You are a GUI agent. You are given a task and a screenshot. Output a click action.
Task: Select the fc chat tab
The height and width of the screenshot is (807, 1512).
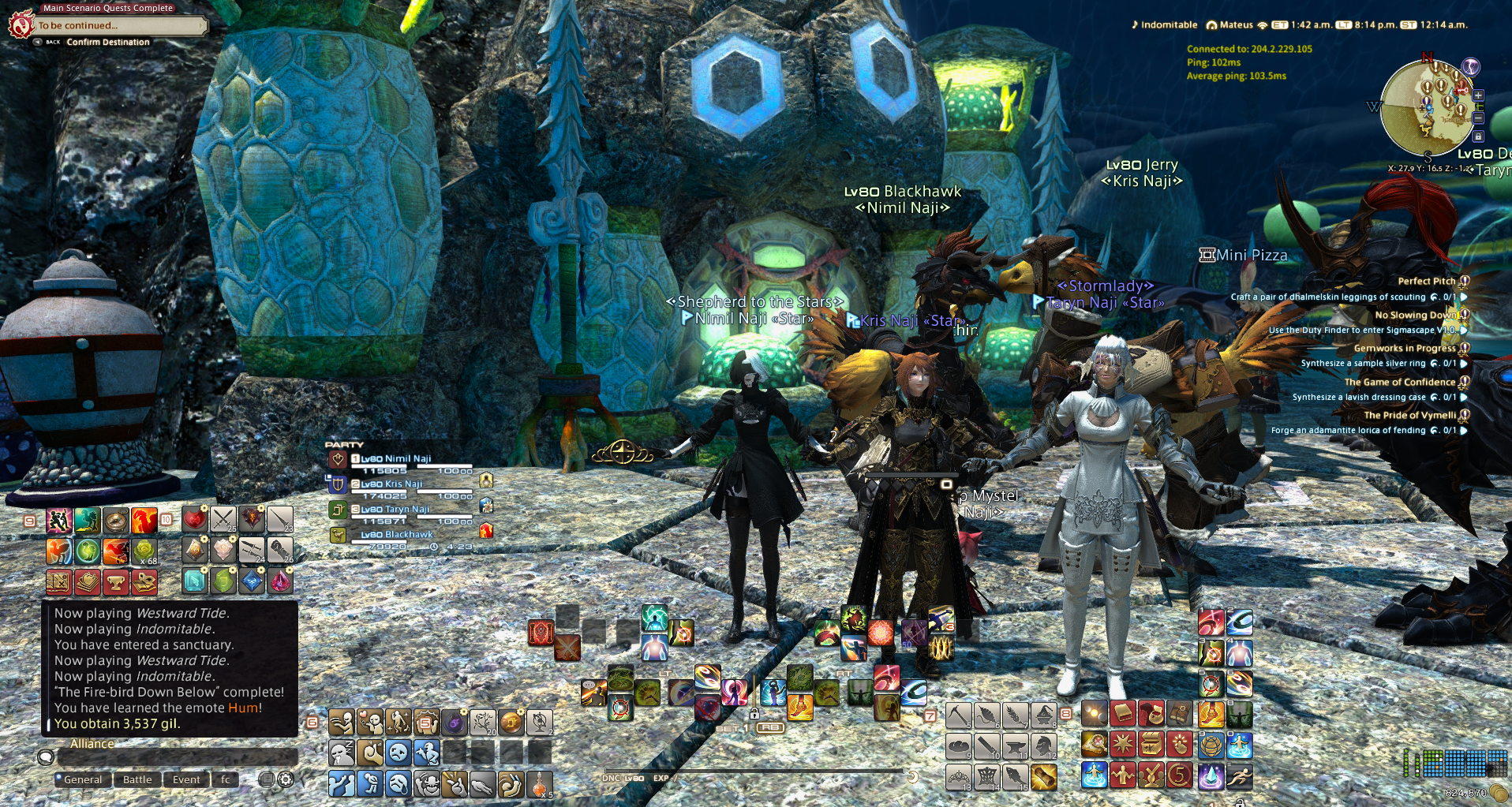[226, 779]
